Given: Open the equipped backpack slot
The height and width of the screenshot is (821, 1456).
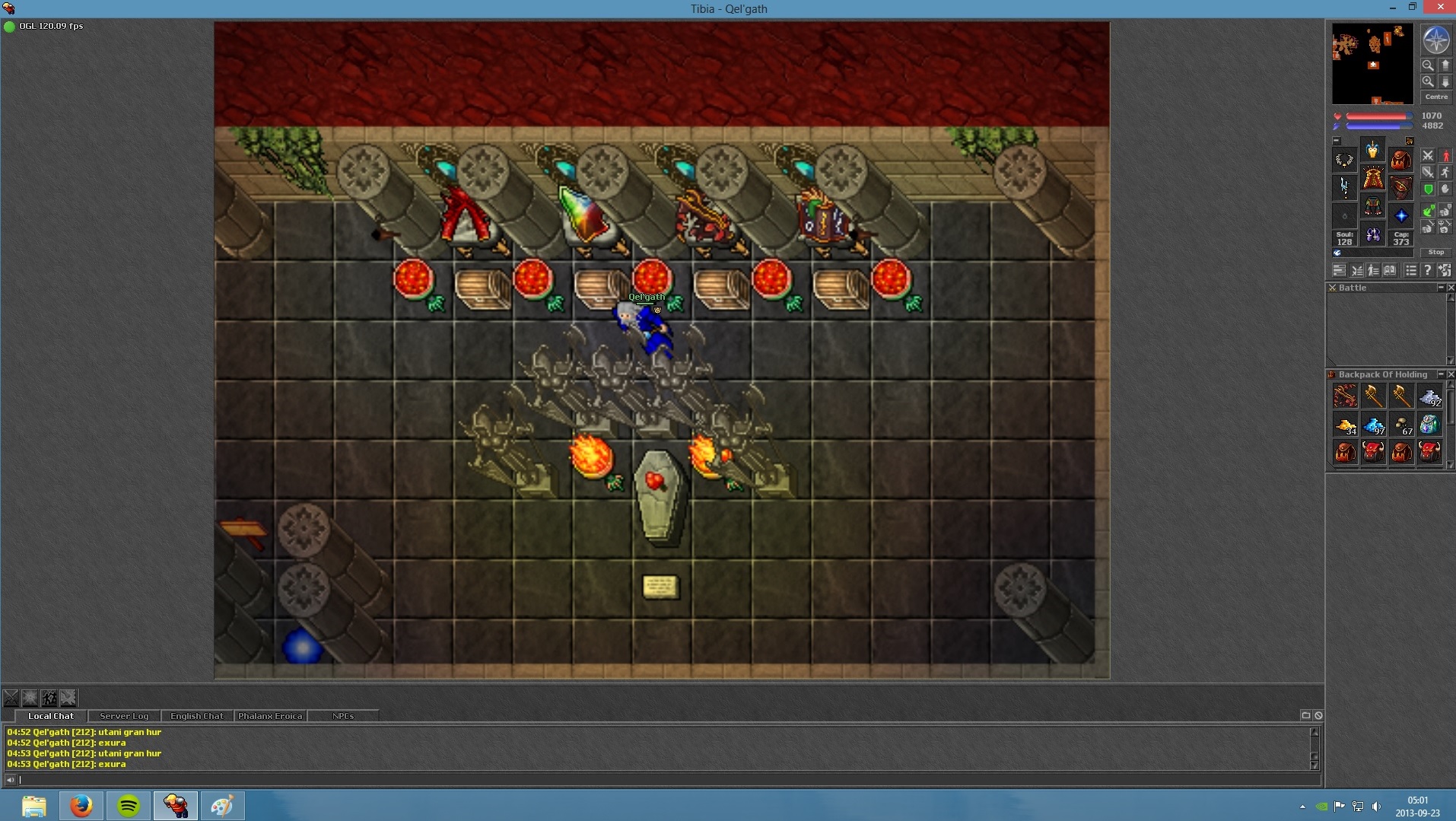Looking at the screenshot, I should click(x=1400, y=160).
